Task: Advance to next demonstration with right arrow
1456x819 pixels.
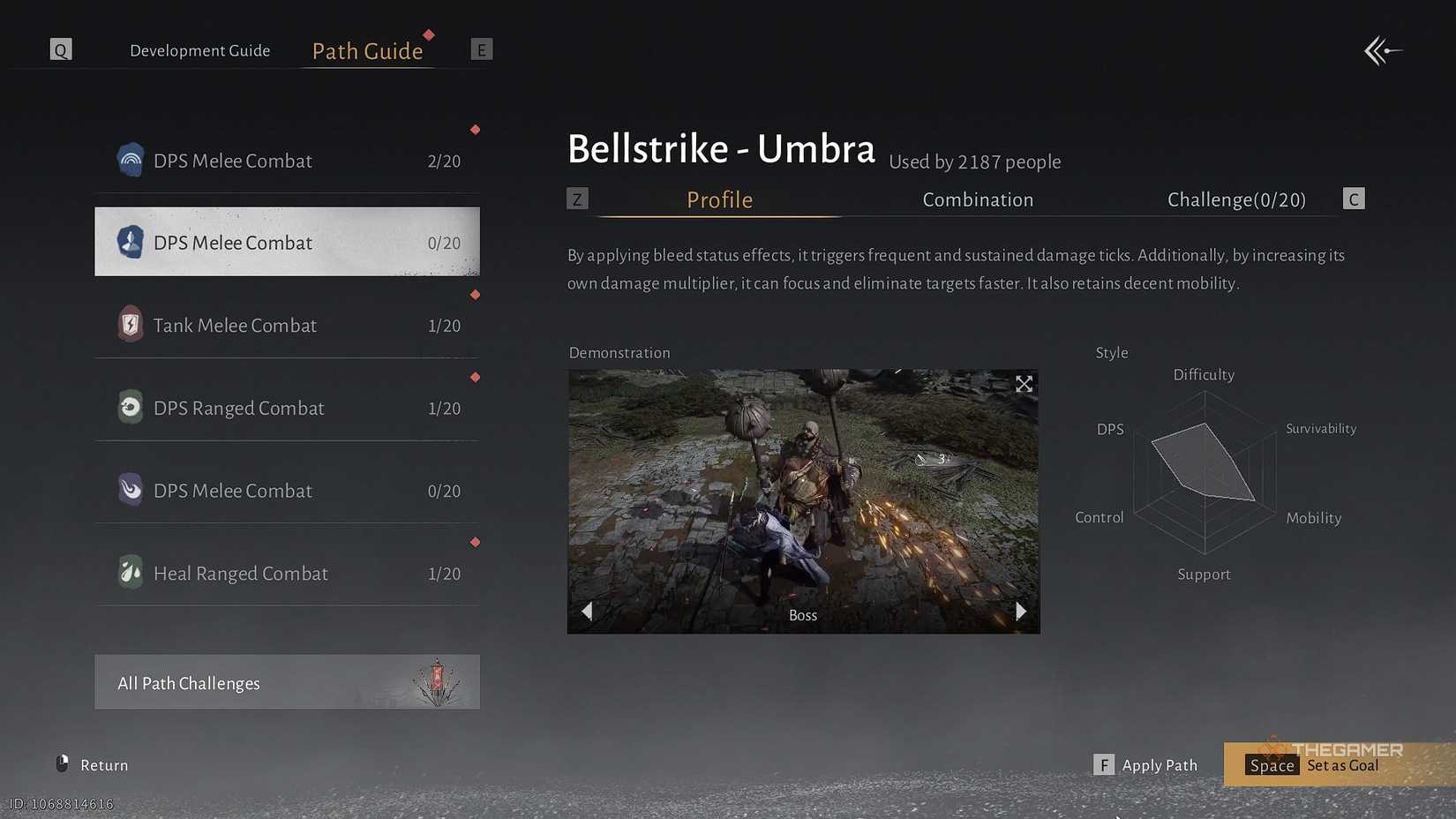Action: pos(1021,611)
